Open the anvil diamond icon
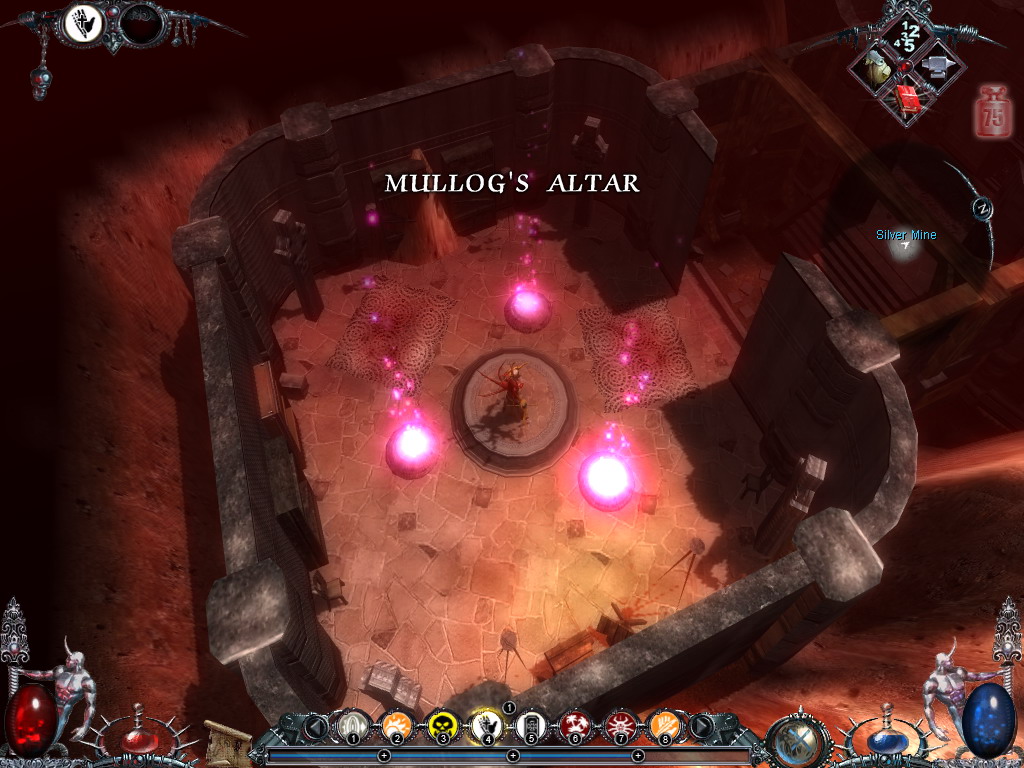 tap(938, 68)
